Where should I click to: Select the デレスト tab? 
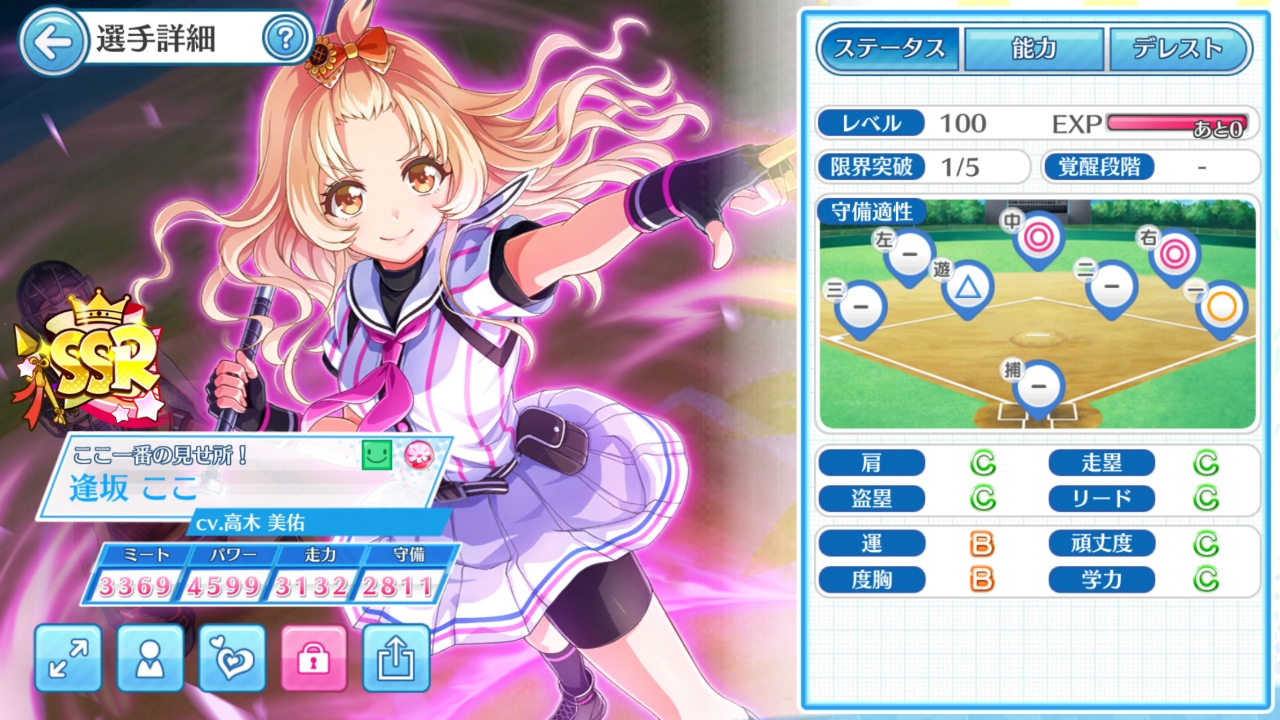tap(1180, 48)
